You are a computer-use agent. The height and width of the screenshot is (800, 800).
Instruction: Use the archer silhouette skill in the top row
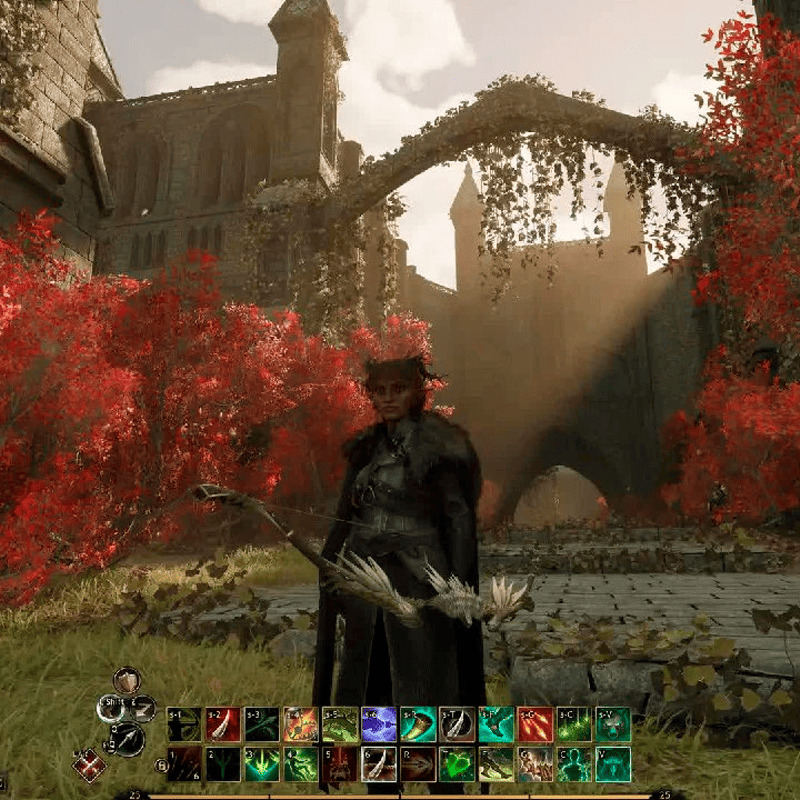click(x=183, y=724)
